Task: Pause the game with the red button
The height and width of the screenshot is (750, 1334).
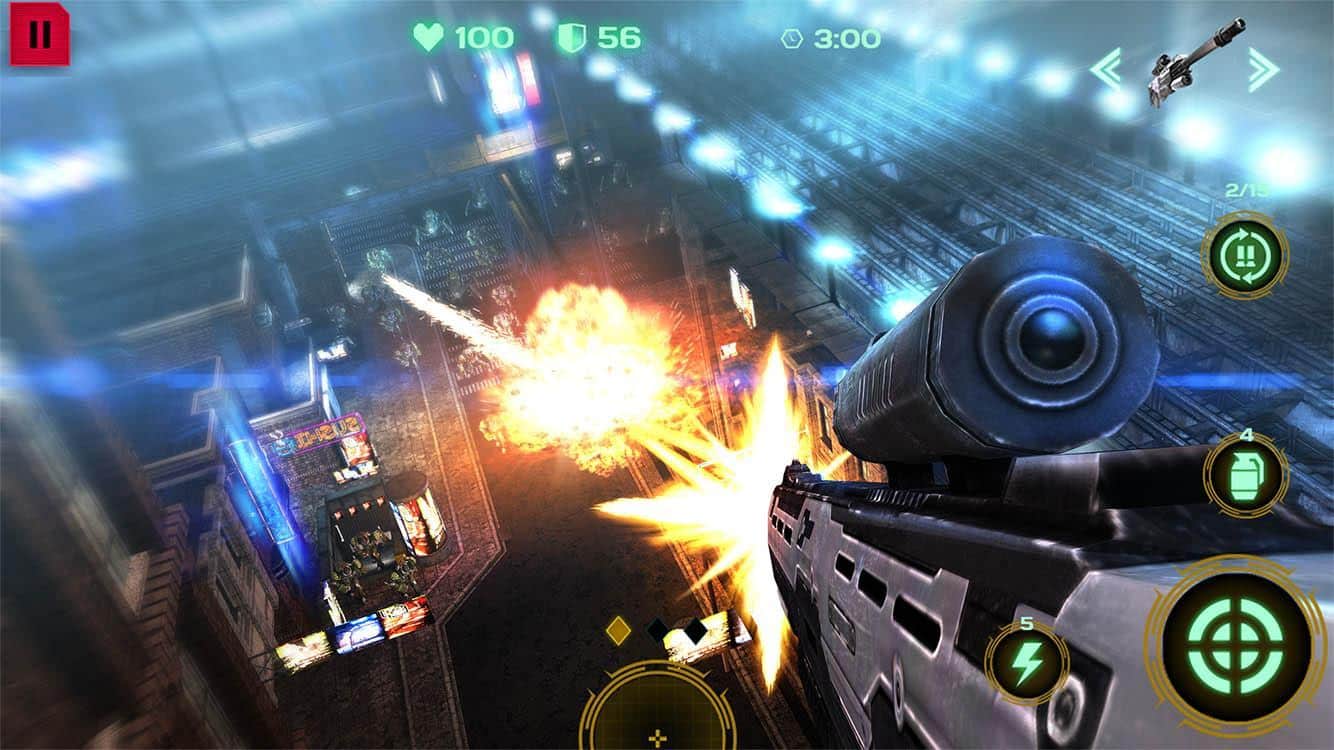Action: coord(40,35)
